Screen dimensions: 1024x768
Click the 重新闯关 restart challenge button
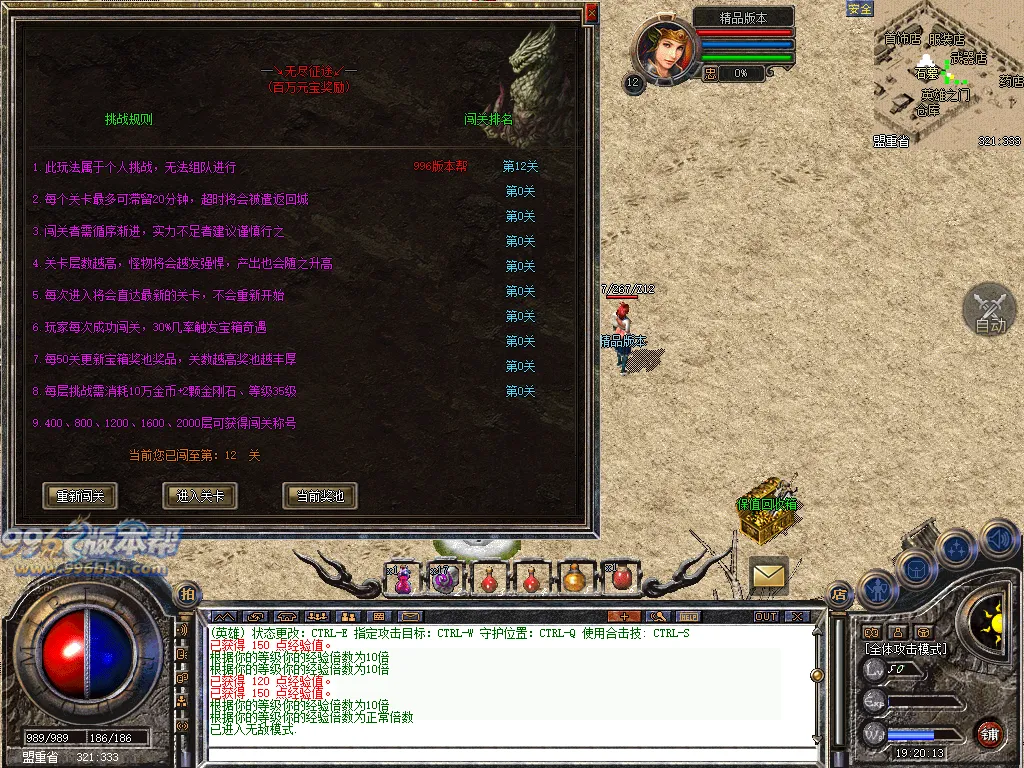(x=80, y=496)
